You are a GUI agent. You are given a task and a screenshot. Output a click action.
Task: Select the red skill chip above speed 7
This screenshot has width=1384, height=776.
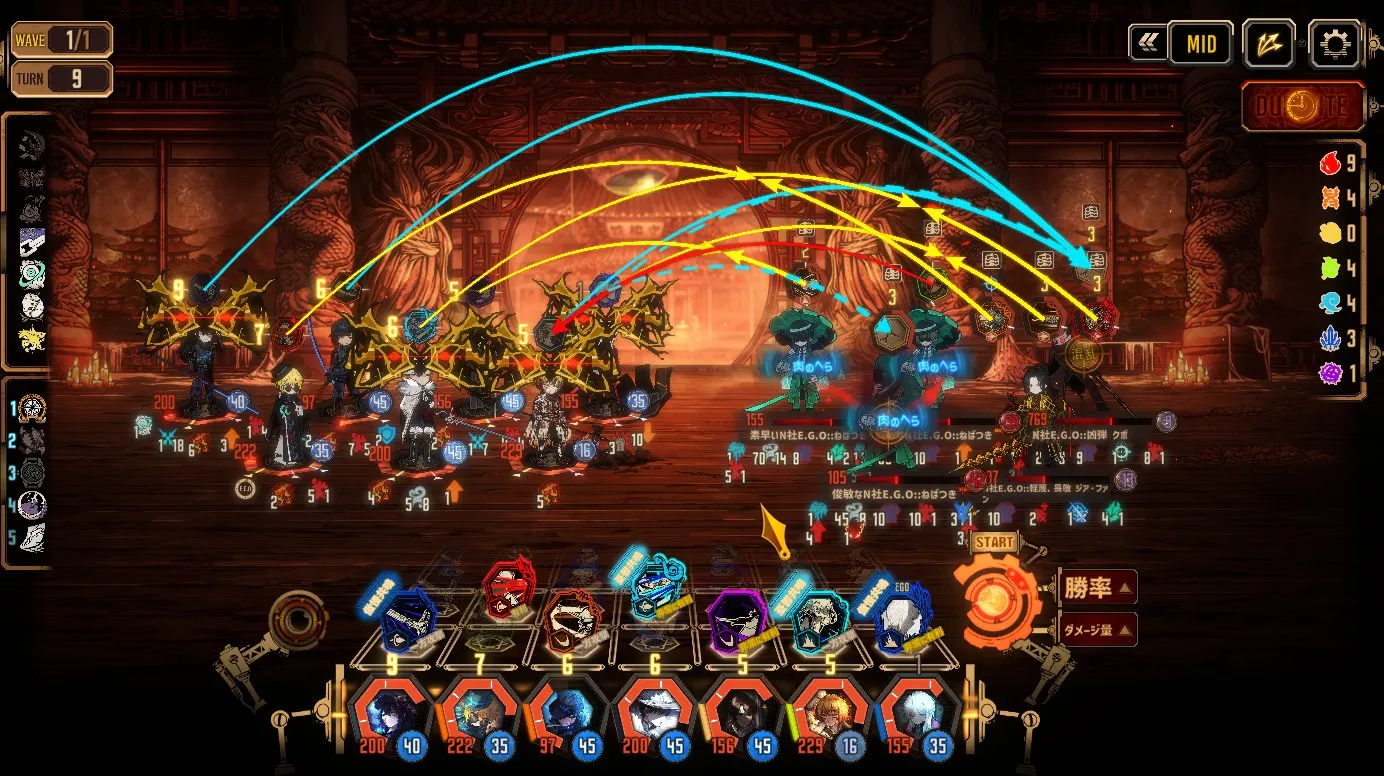click(508, 592)
